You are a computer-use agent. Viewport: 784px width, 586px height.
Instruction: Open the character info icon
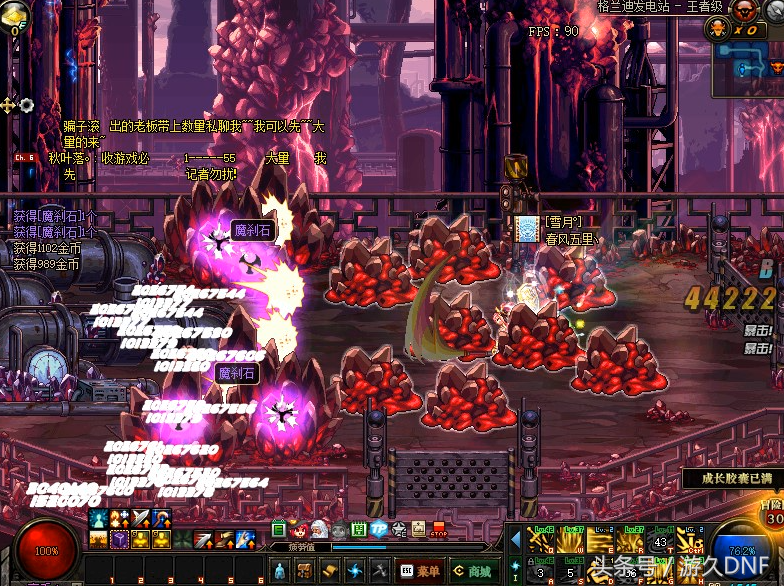(280, 570)
